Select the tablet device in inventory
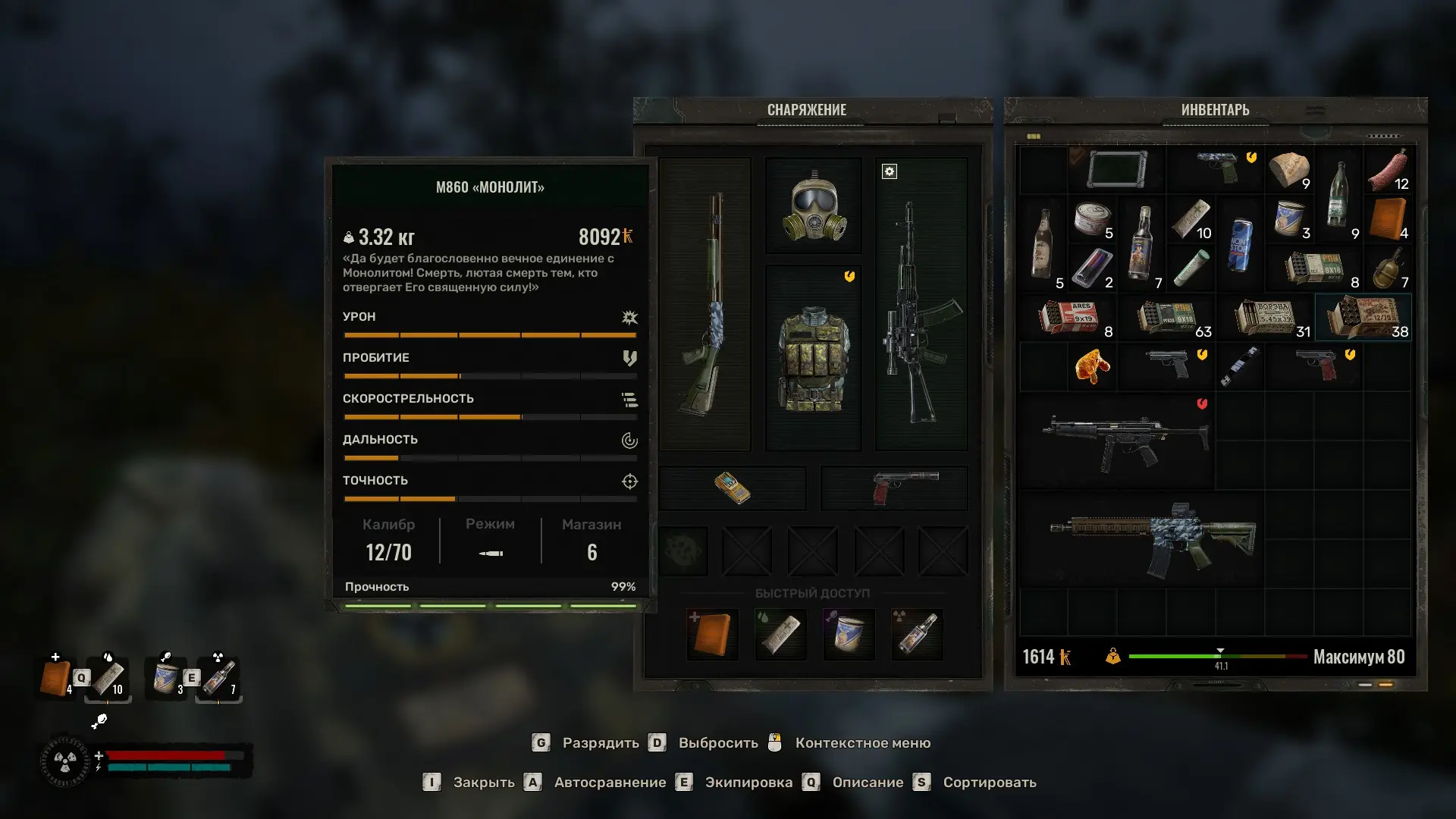The height and width of the screenshot is (819, 1456). [1116, 170]
